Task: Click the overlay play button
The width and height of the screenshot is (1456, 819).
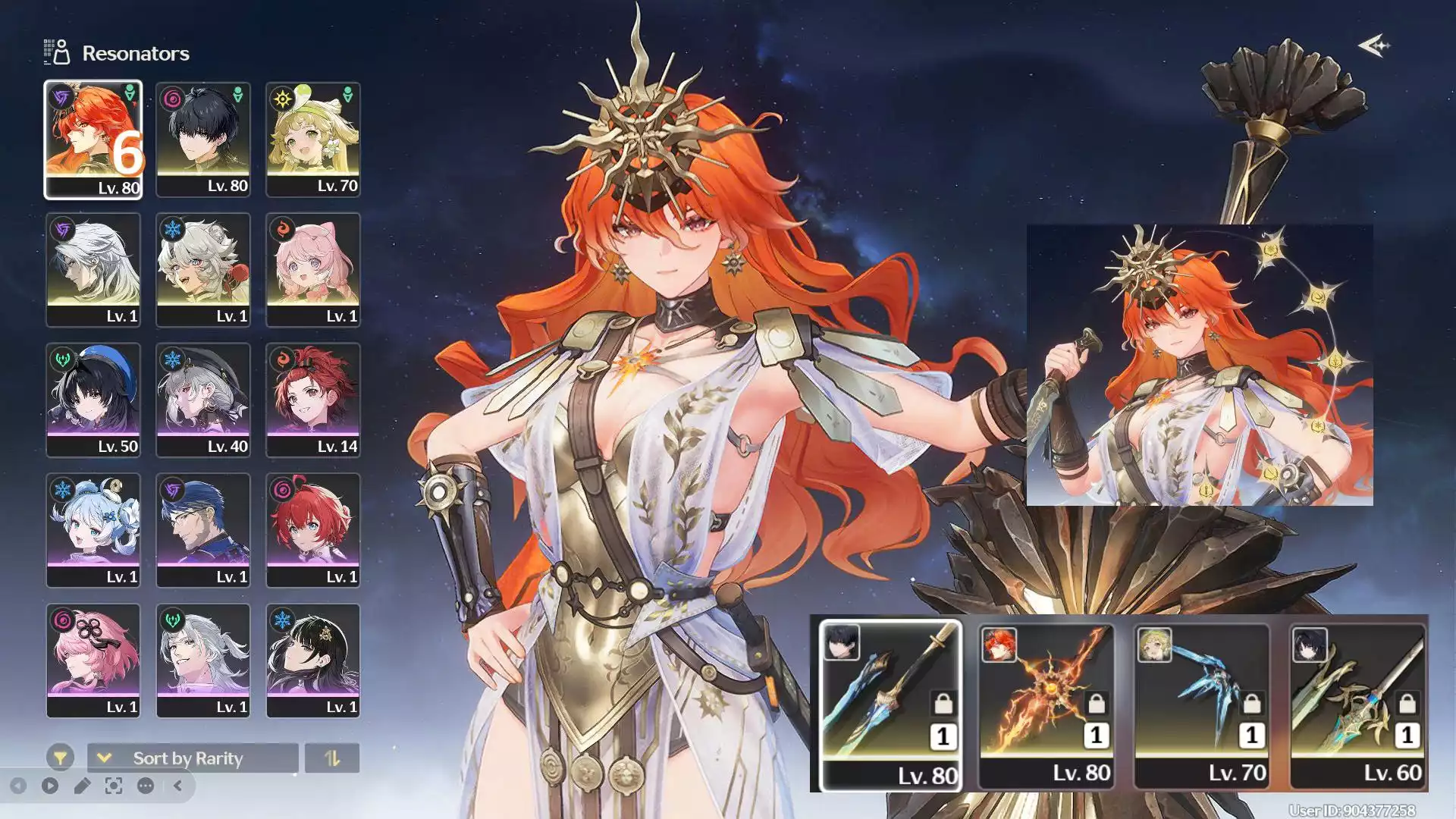Action: pos(50,786)
